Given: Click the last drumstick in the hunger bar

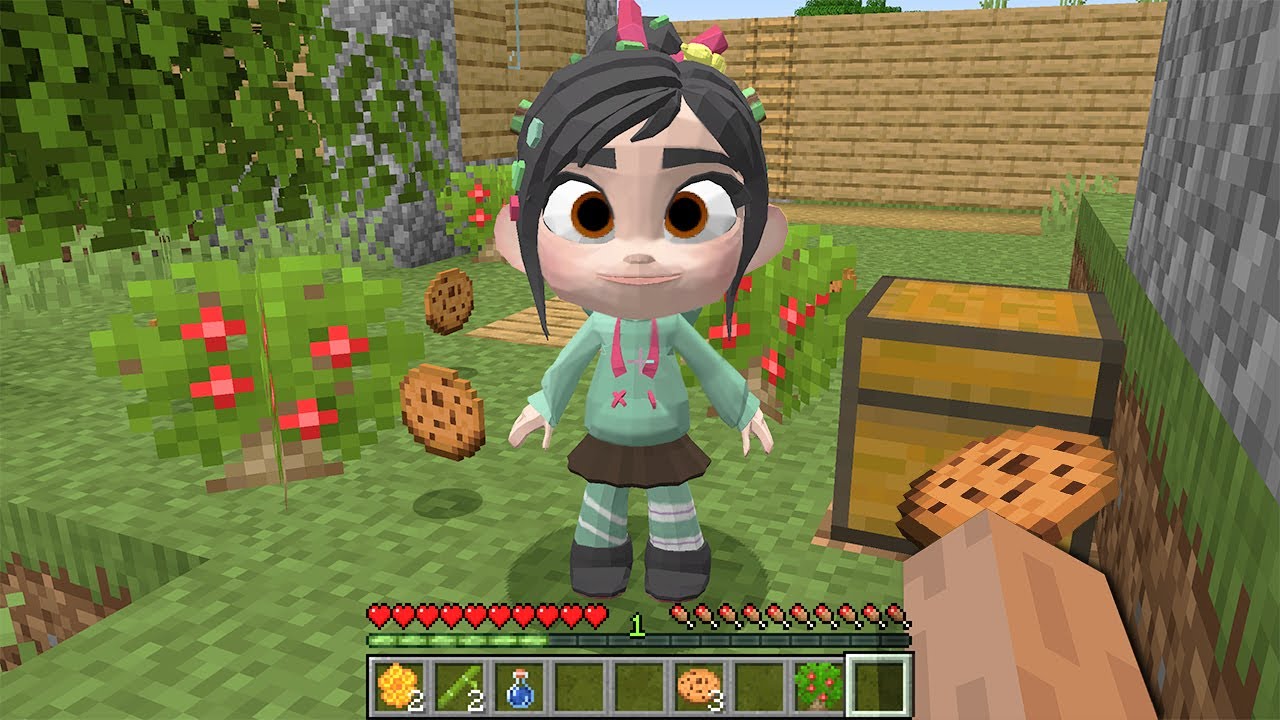Looking at the screenshot, I should pos(898,614).
